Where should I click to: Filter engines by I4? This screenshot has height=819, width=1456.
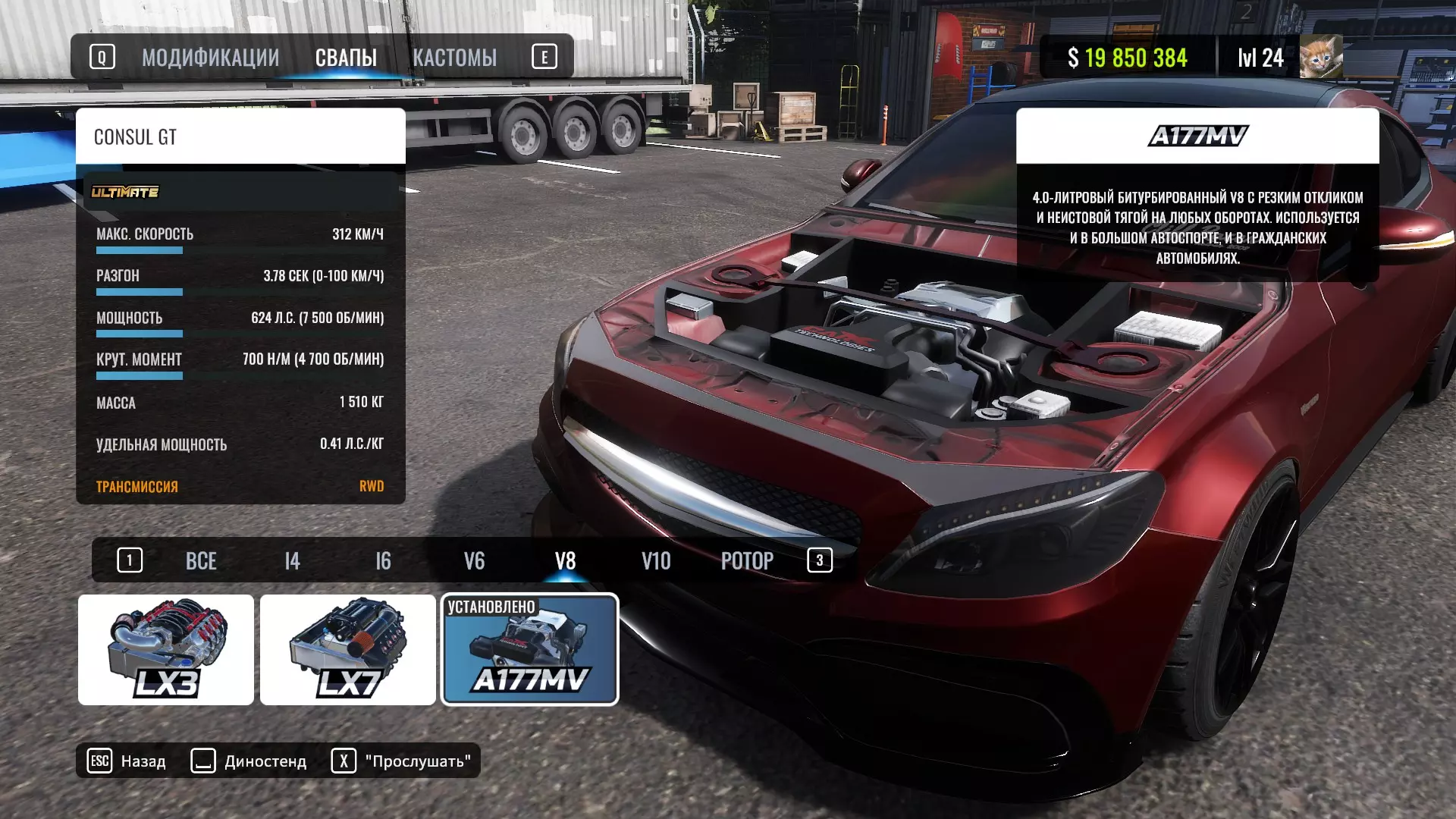coord(292,561)
